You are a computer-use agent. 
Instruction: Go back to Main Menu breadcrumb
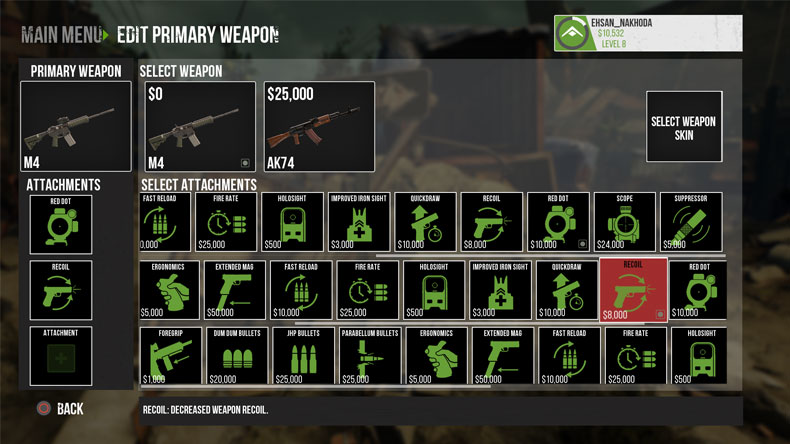[60, 35]
